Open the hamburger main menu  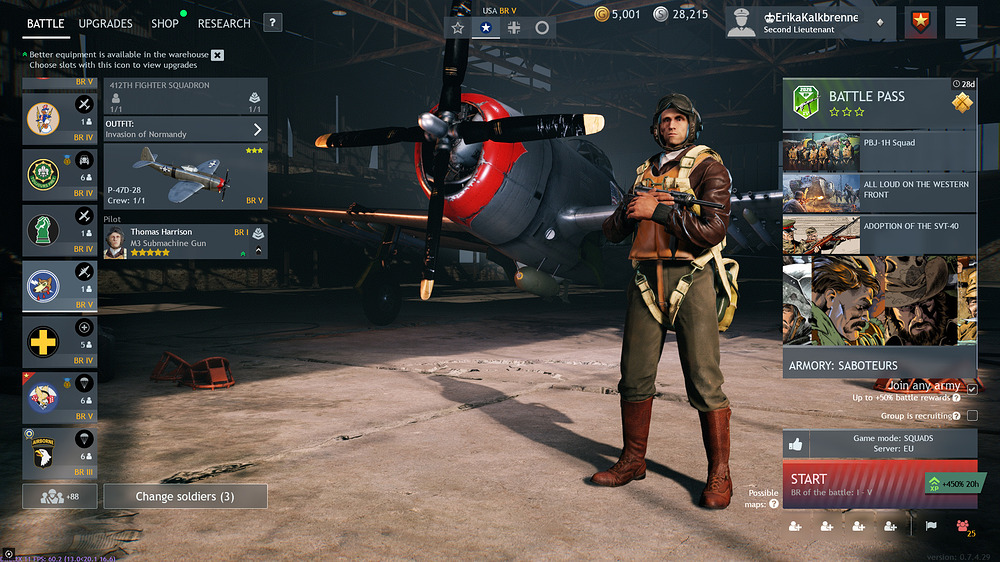pyautogui.click(x=960, y=23)
